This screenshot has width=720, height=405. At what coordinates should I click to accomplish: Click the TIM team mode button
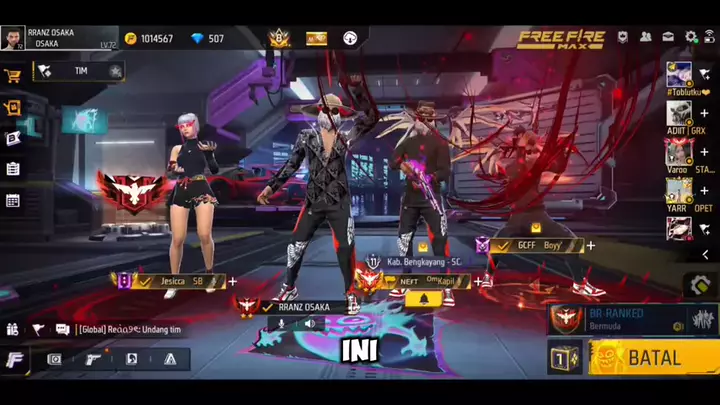click(x=80, y=71)
